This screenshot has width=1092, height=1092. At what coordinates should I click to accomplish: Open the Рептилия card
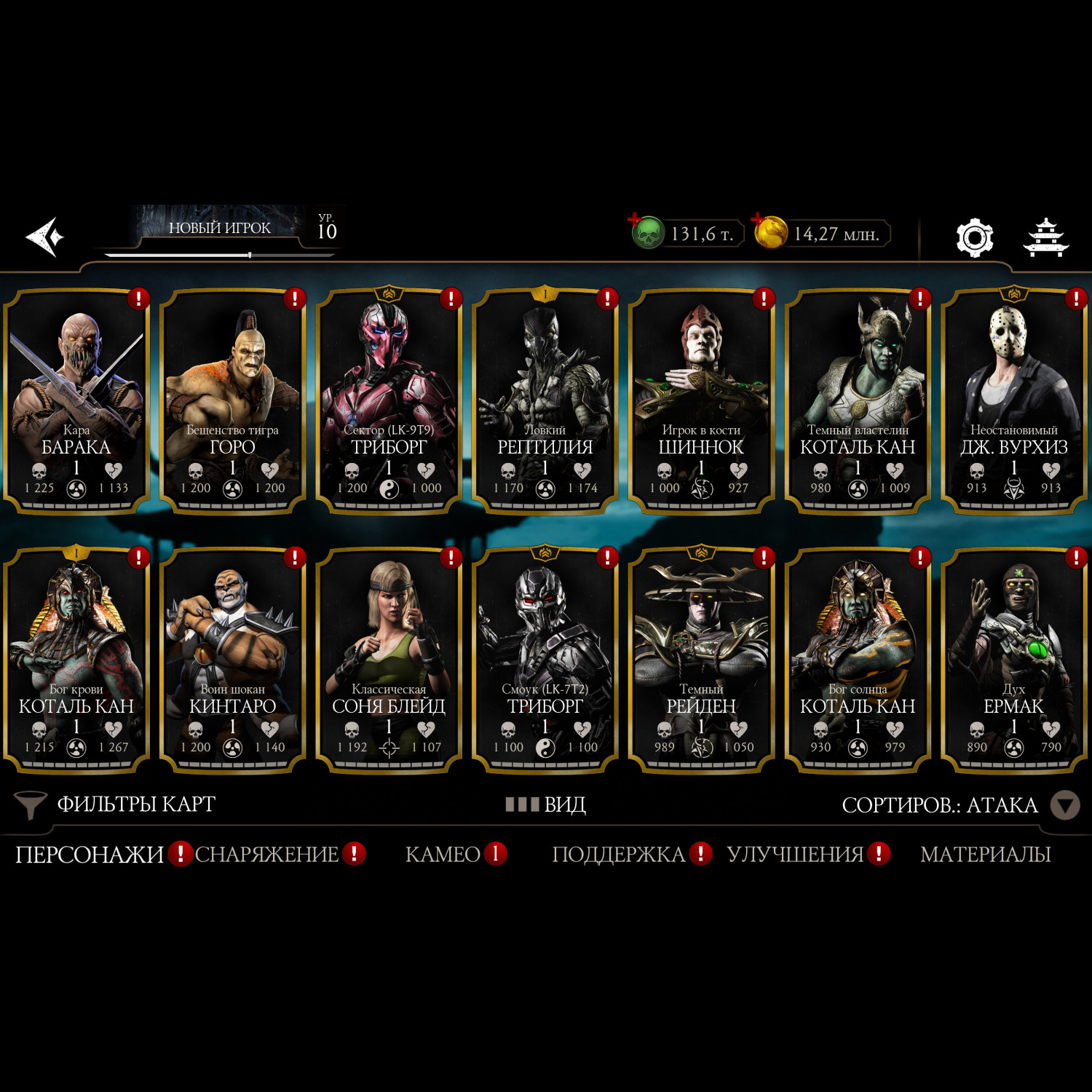pyautogui.click(x=545, y=400)
